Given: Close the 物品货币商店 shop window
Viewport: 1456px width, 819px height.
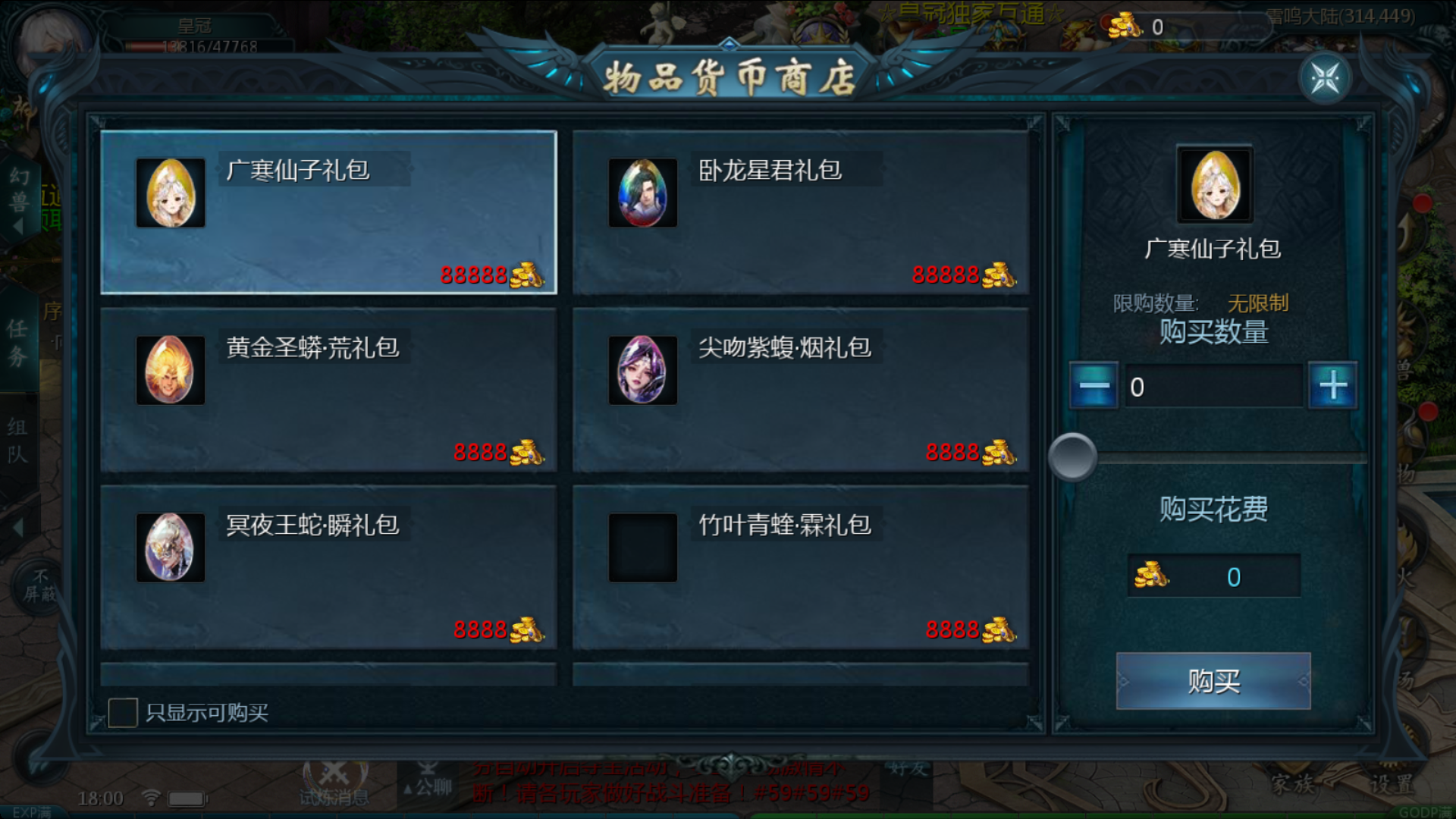Looking at the screenshot, I should click(x=1325, y=78).
